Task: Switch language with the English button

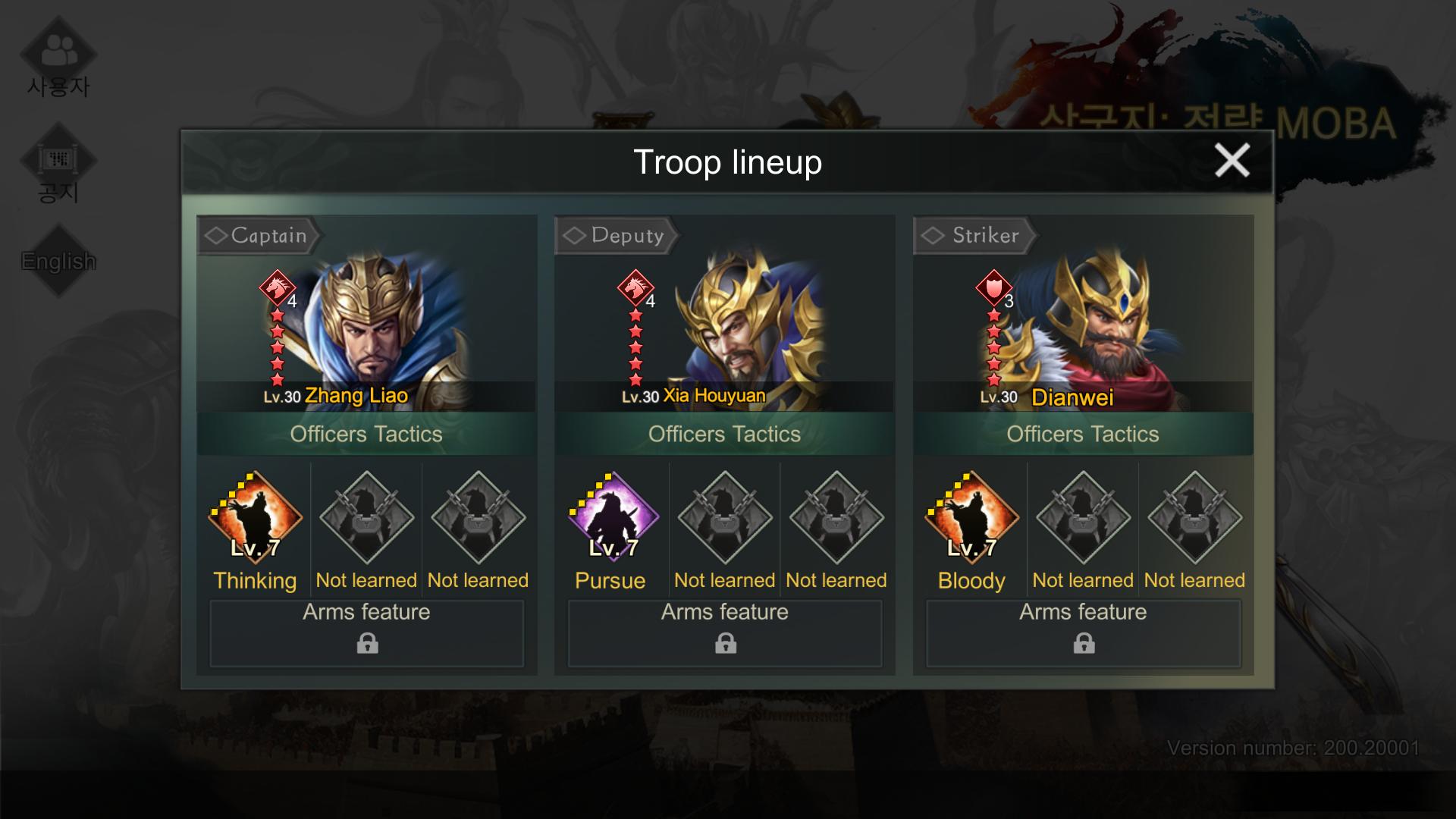Action: (x=58, y=261)
